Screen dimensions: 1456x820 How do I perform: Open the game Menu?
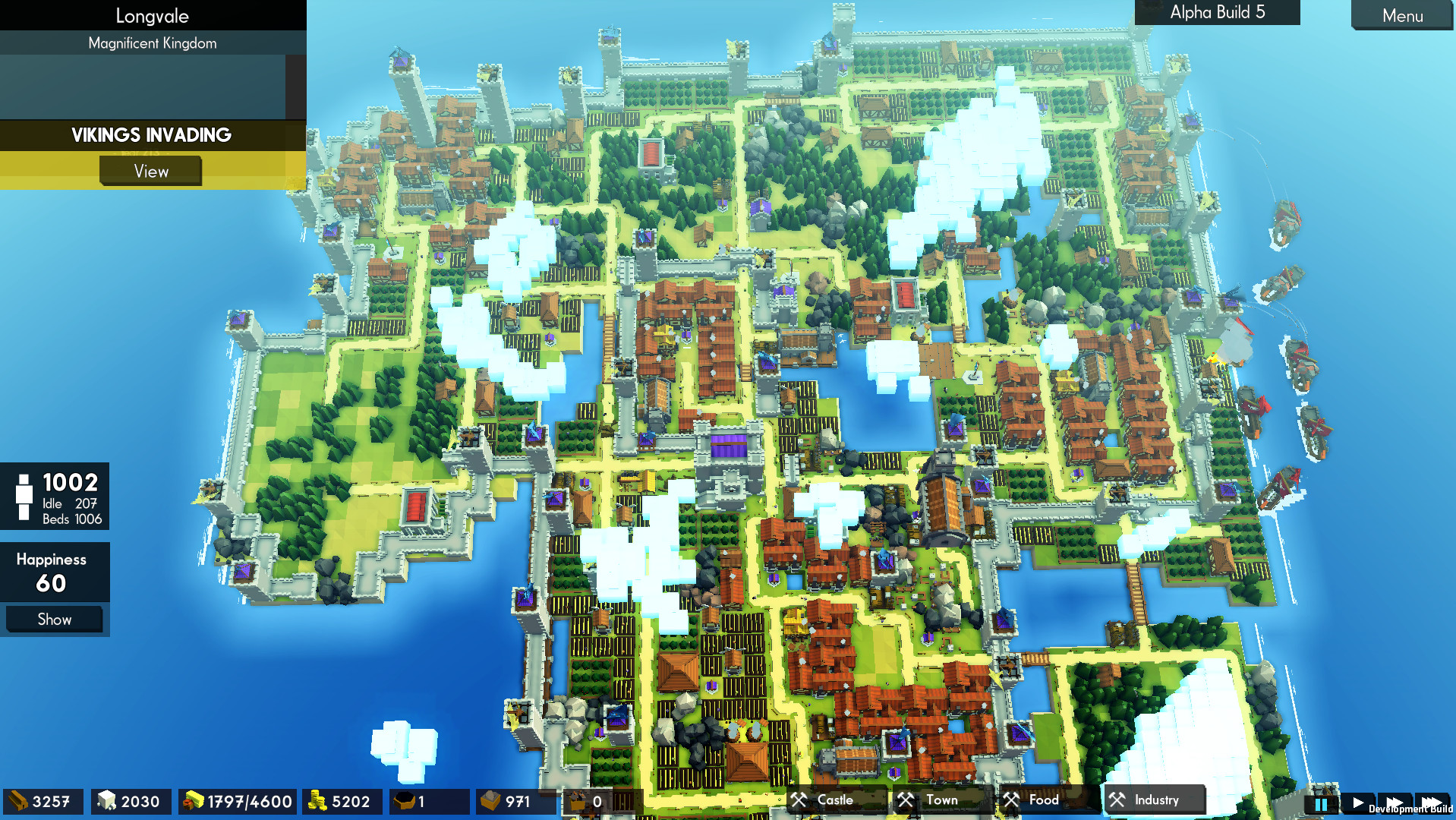tap(1401, 16)
